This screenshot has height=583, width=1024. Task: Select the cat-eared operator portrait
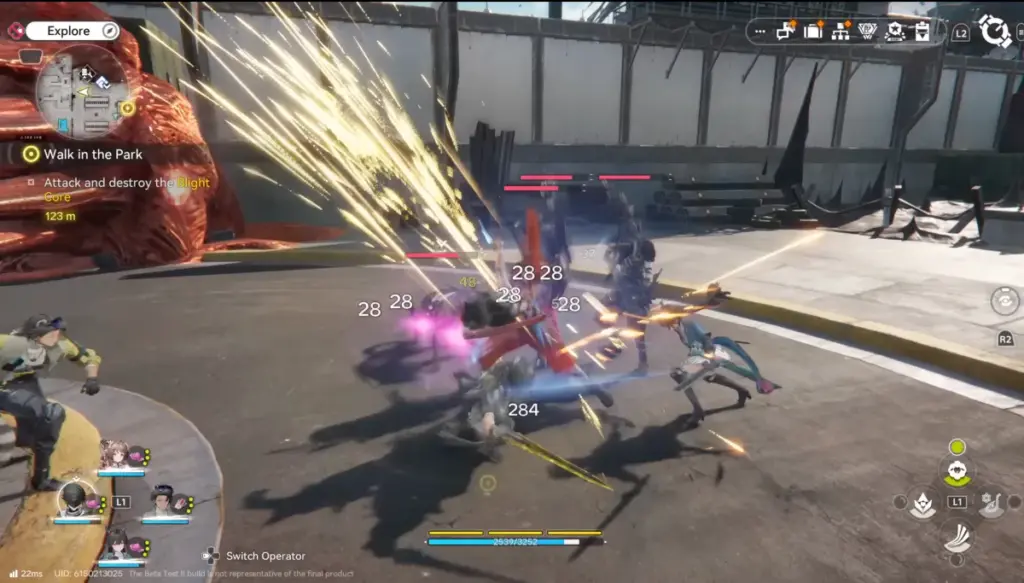point(116,543)
